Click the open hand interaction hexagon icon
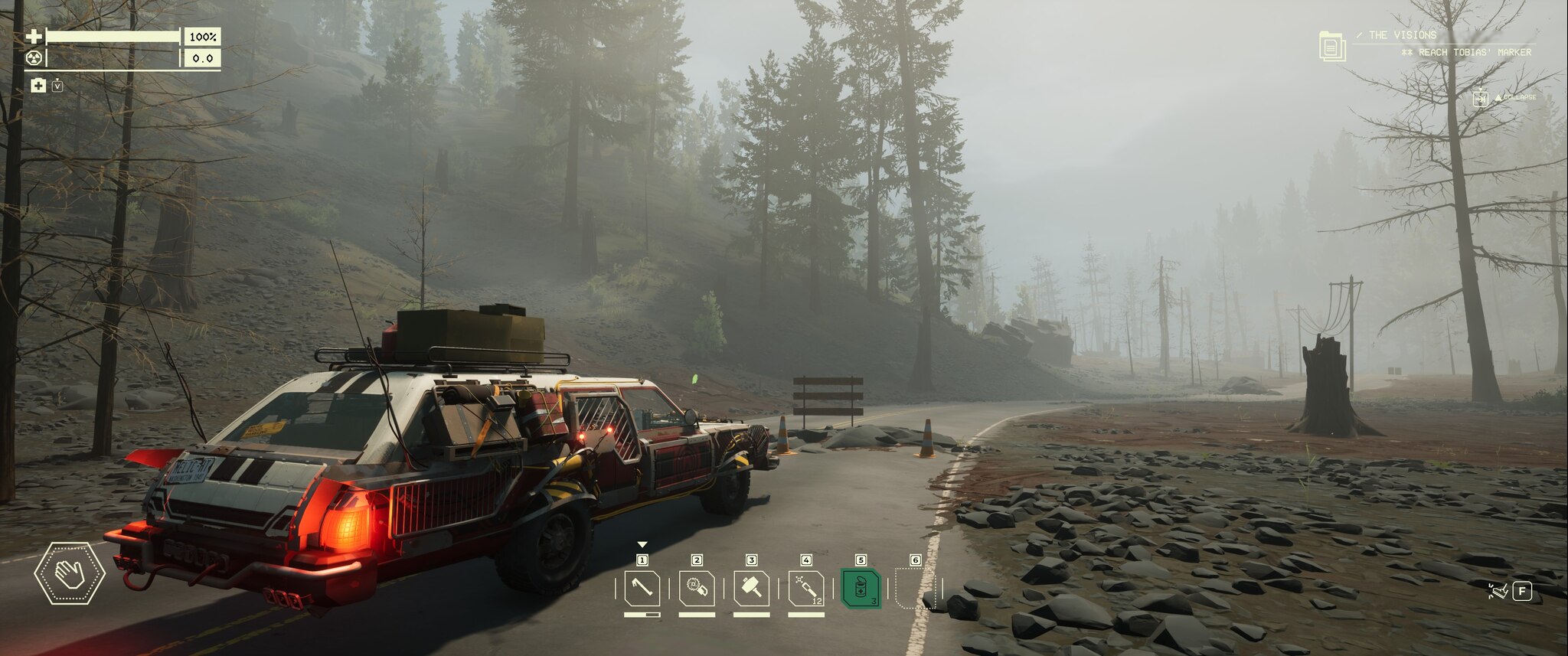This screenshot has height=656, width=1568. [x=69, y=573]
